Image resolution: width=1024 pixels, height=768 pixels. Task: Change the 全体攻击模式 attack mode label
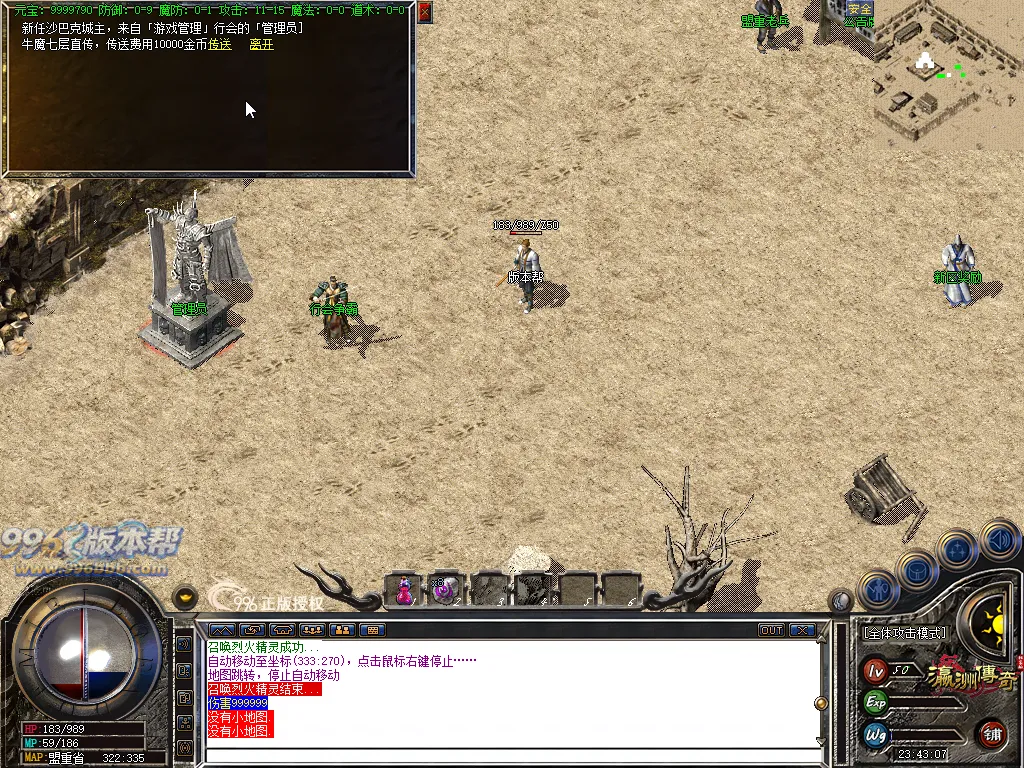(x=904, y=633)
